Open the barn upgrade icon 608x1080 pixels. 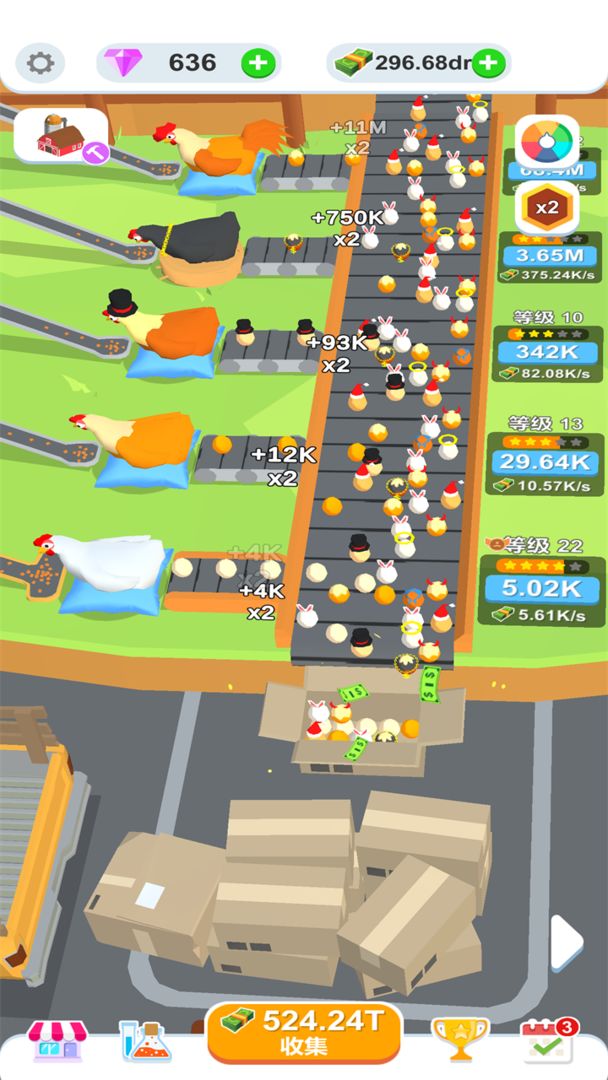(62, 135)
